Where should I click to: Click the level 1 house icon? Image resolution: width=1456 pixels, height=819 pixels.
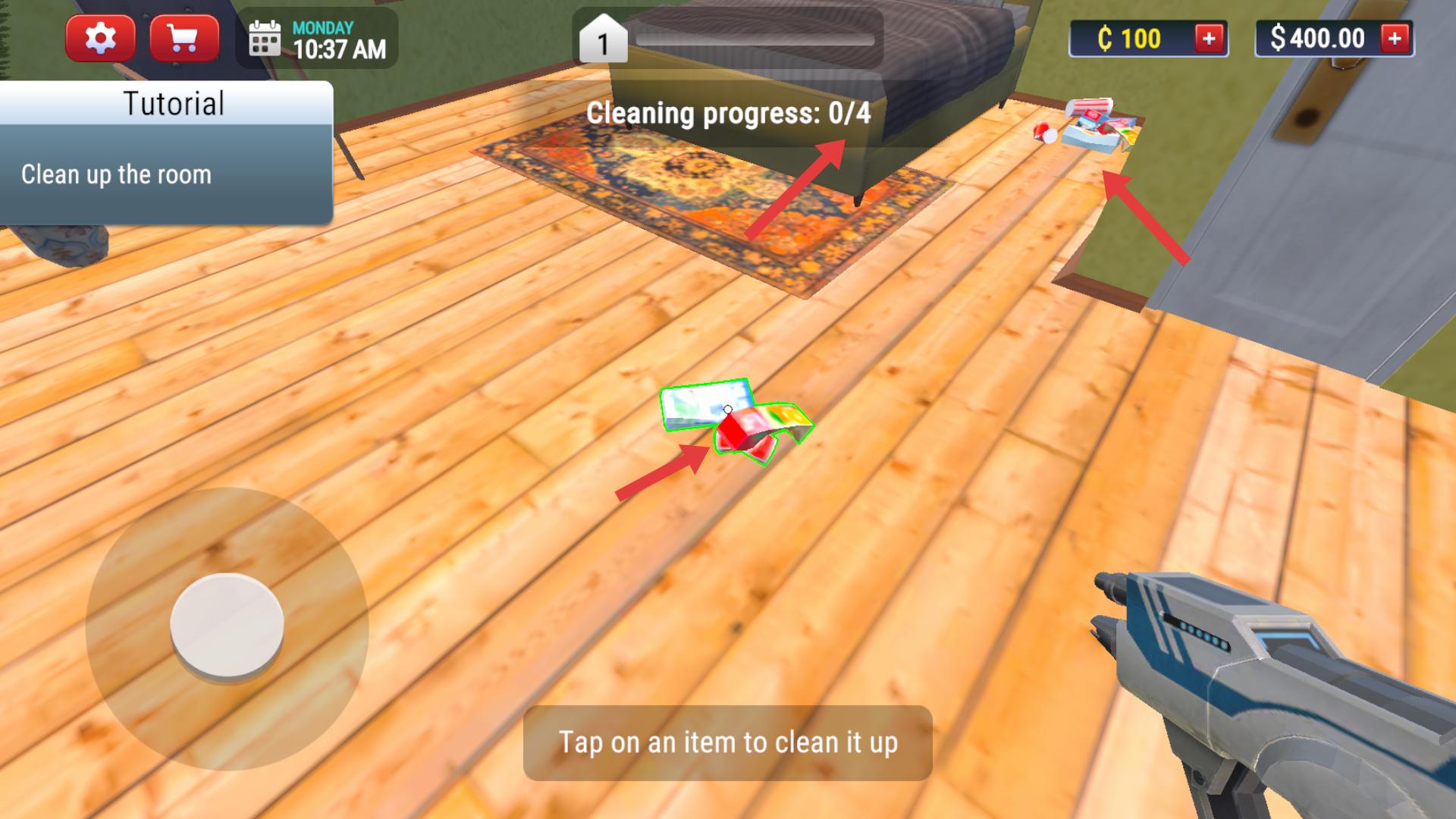tap(603, 39)
